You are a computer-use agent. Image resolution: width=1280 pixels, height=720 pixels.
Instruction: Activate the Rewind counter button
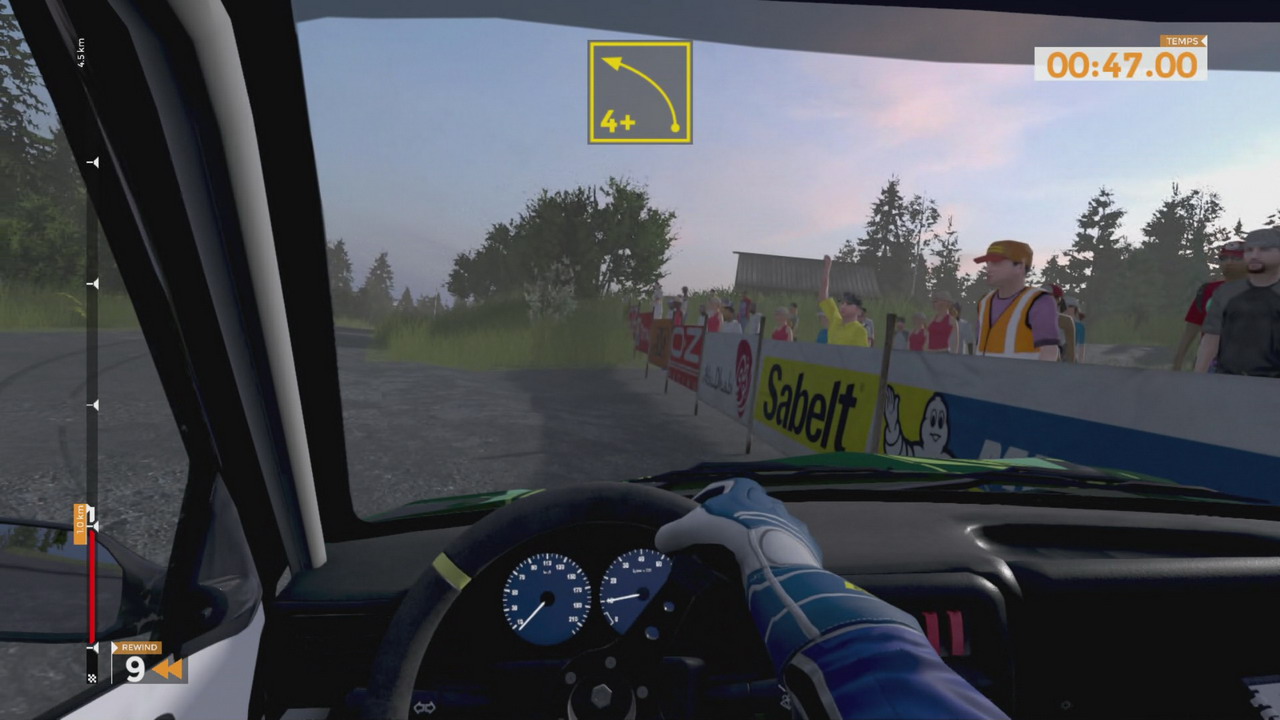click(148, 663)
